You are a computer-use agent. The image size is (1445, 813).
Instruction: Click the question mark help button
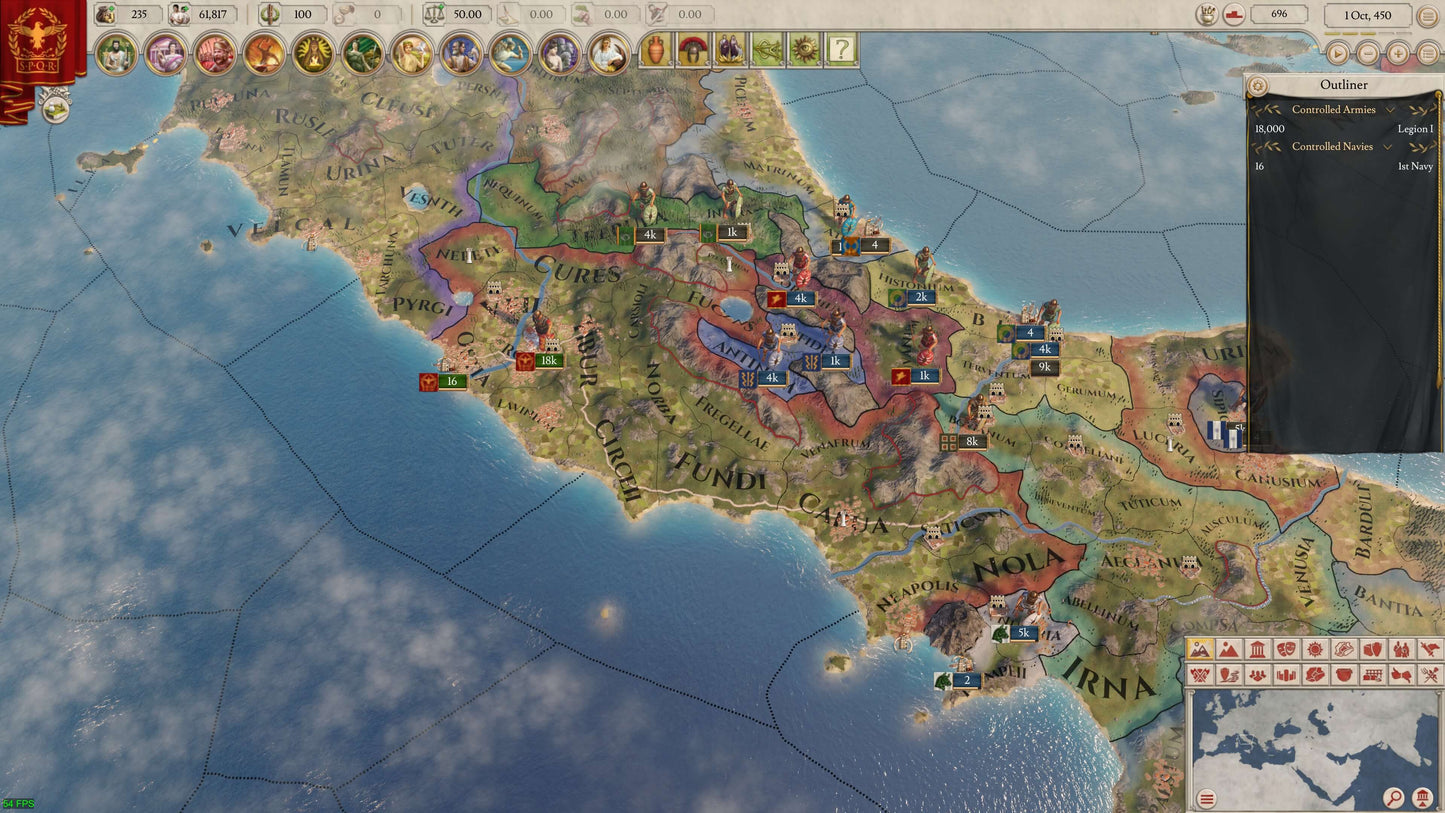(841, 50)
